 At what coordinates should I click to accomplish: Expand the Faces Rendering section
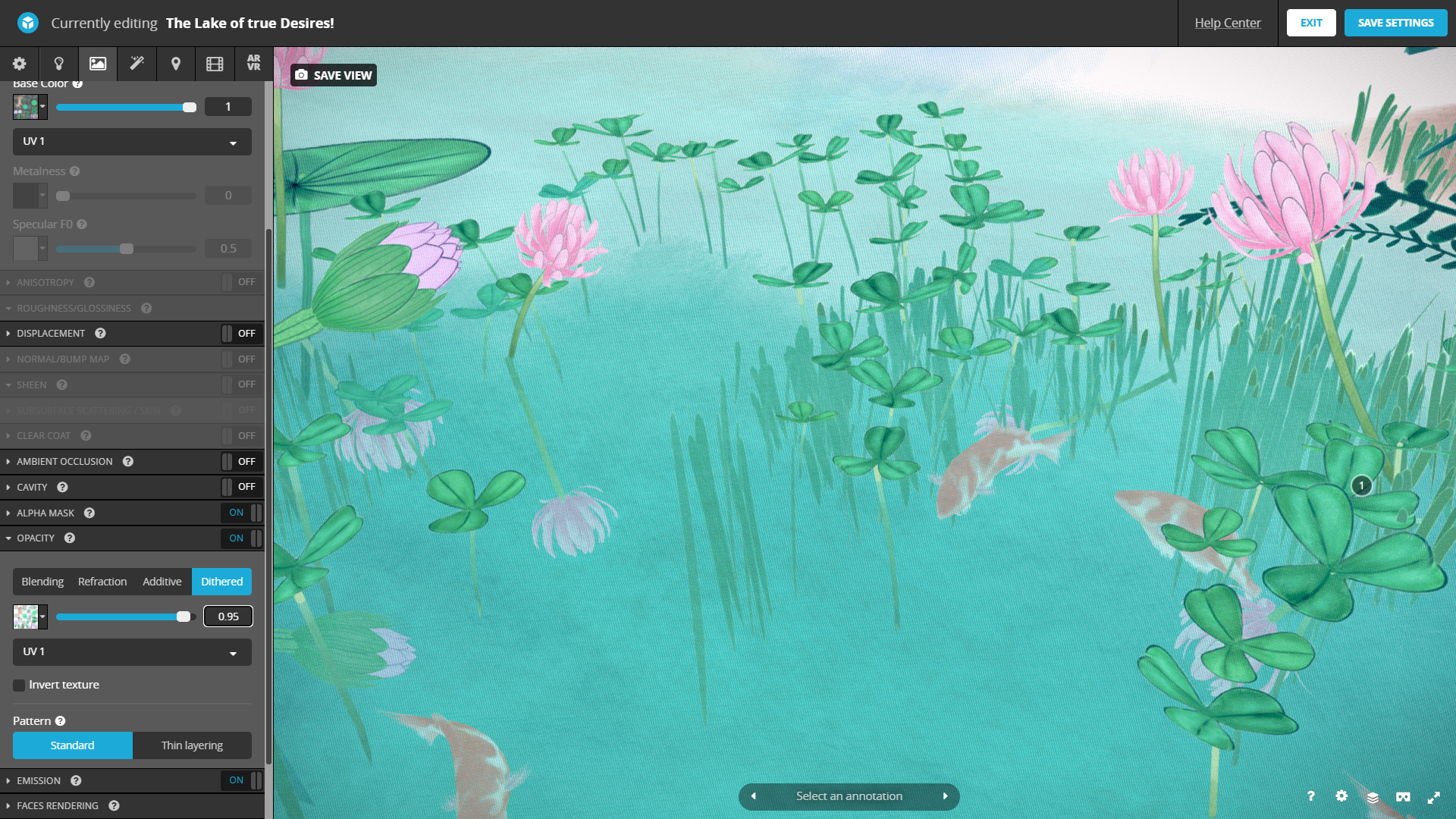[58, 805]
